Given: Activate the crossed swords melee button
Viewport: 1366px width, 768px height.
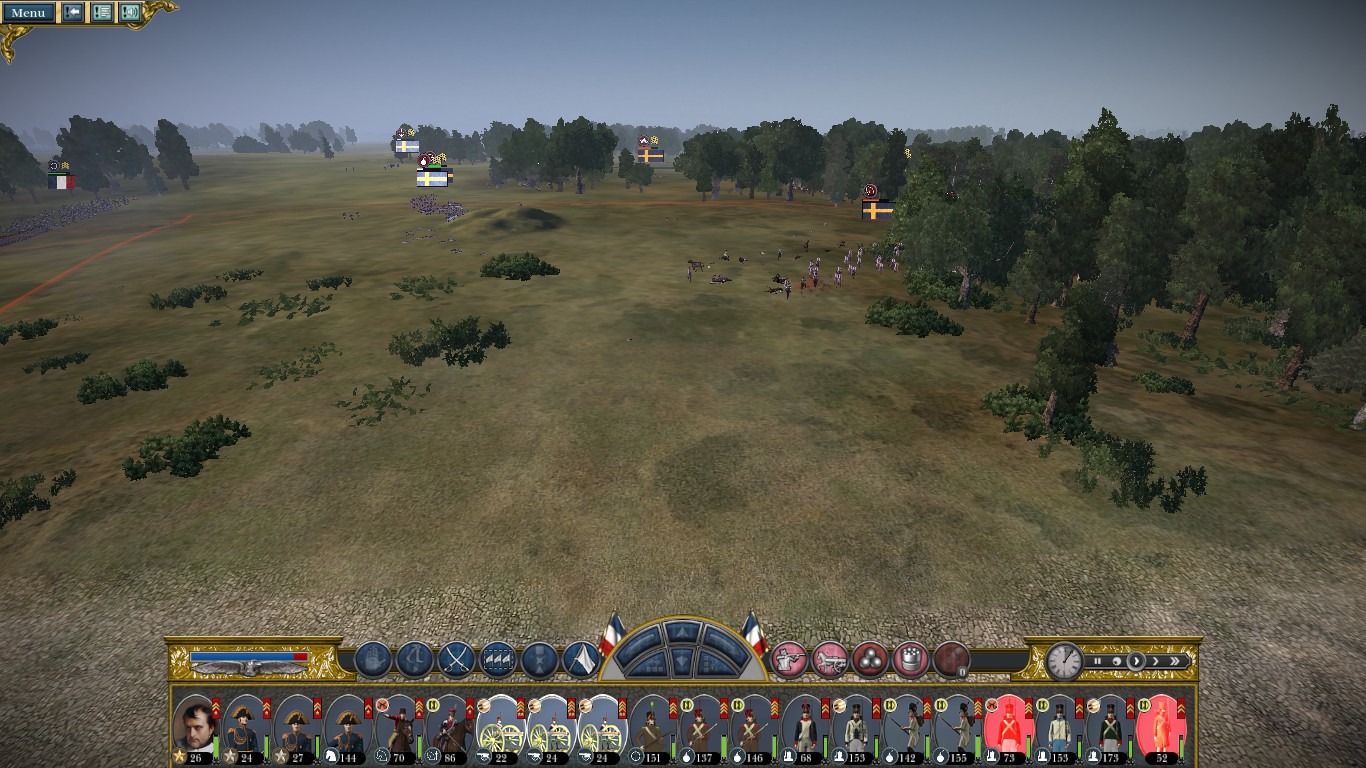Looking at the screenshot, I should coord(456,659).
